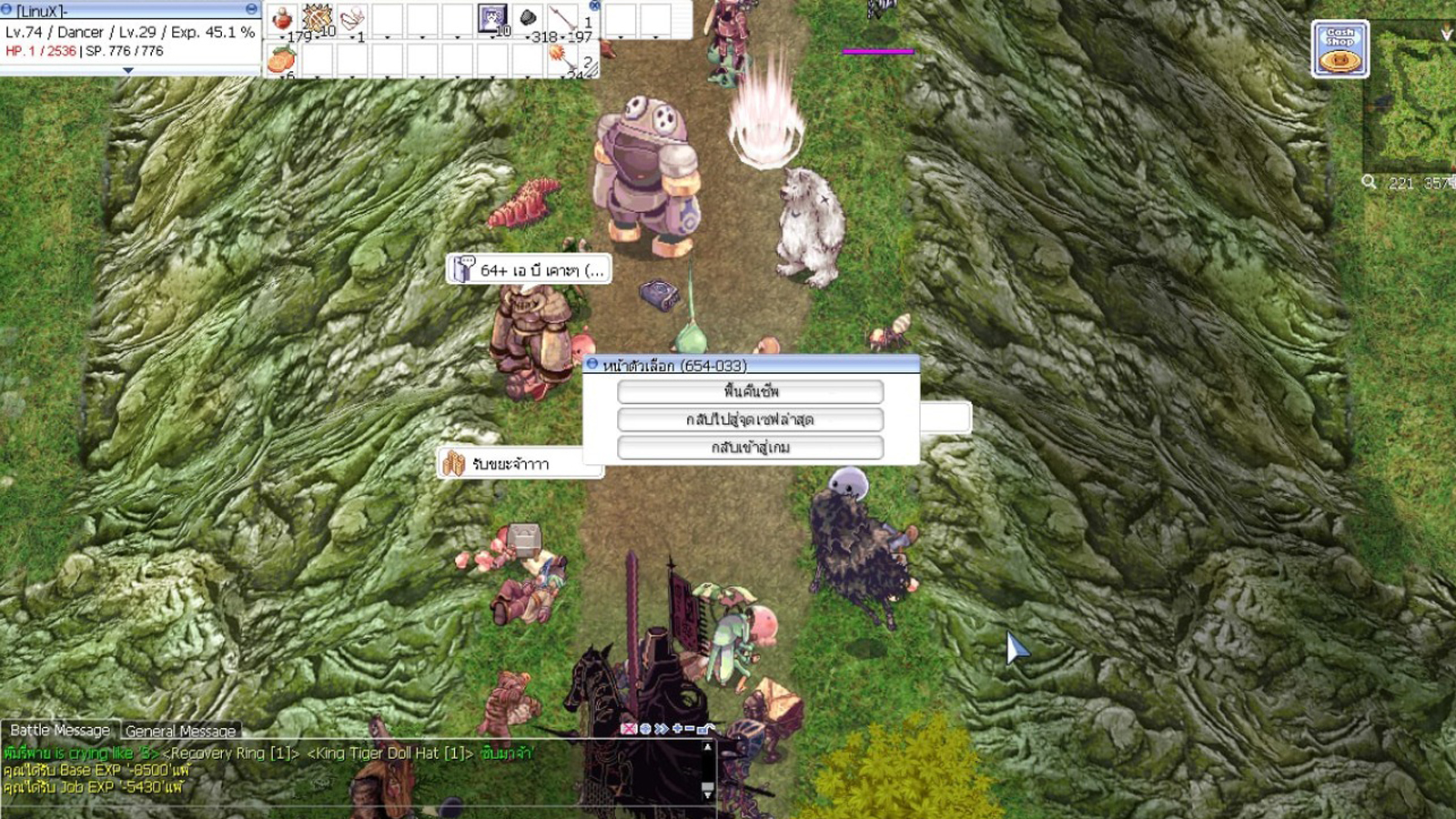
Task: Toggle chat window size with the plus icon
Action: coord(675,728)
